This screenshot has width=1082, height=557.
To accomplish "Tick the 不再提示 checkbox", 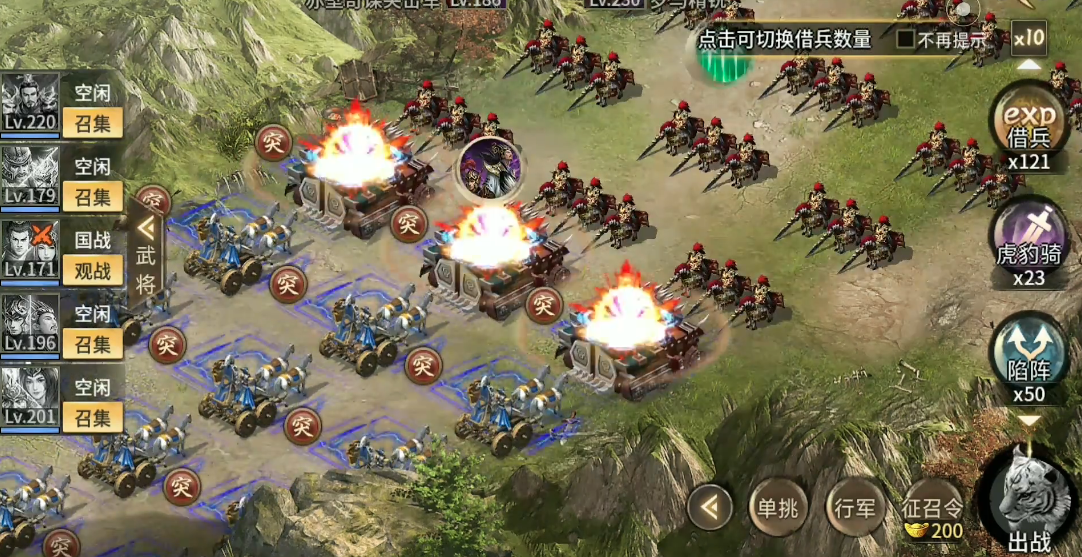I will point(905,40).
